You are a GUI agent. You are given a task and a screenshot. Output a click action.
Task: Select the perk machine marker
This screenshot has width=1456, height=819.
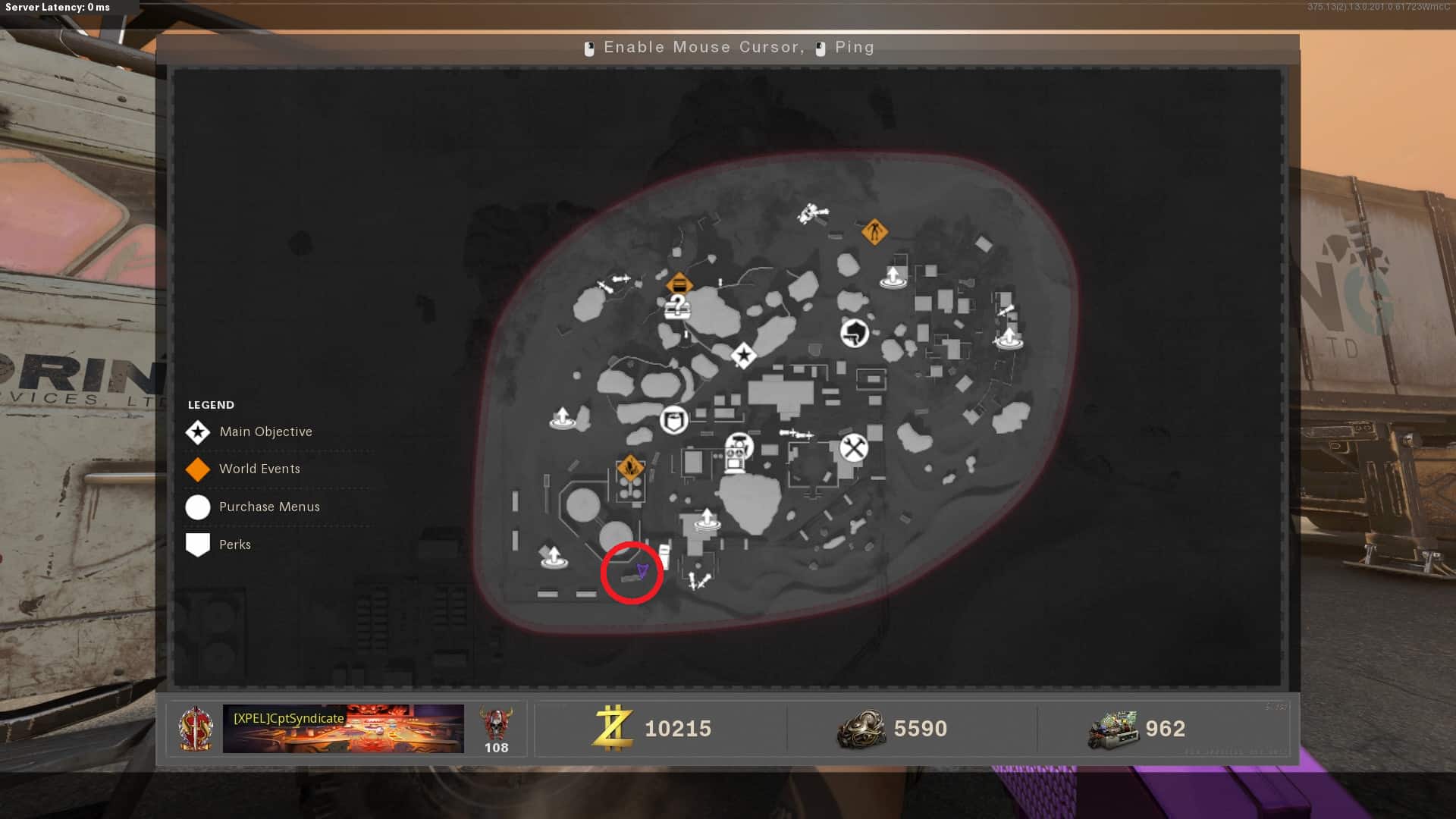(737, 453)
